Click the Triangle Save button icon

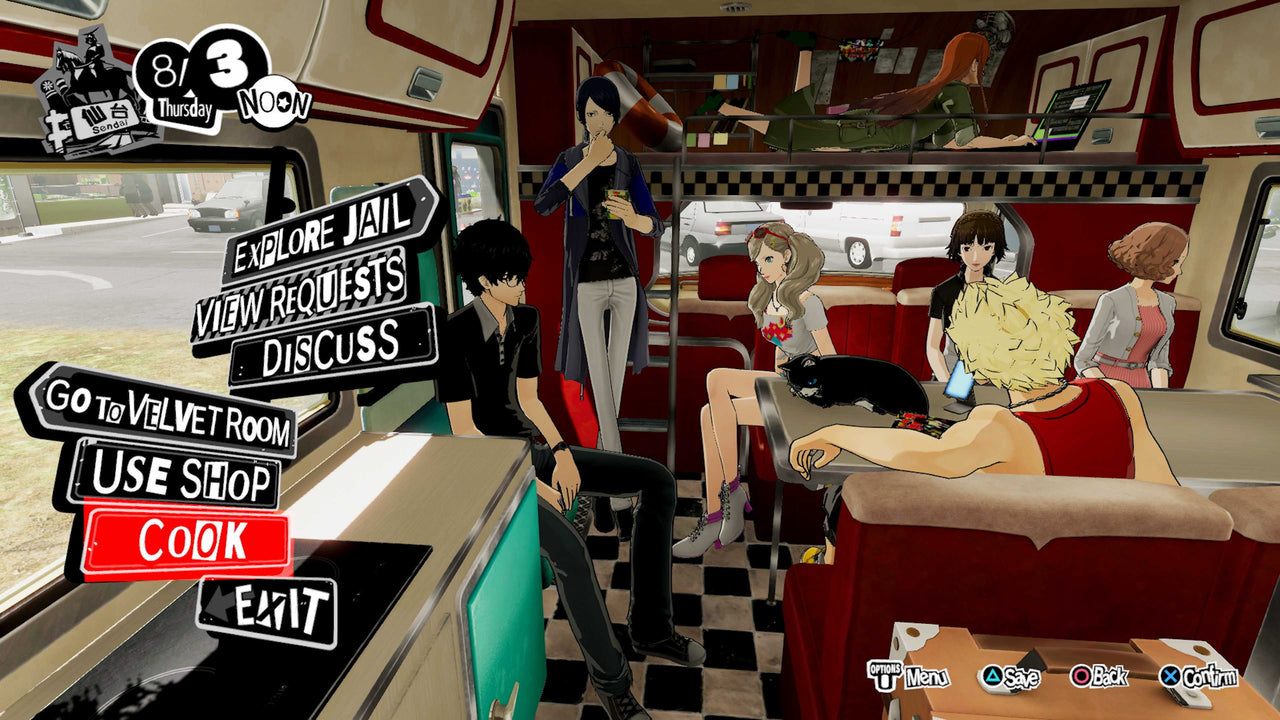point(993,676)
